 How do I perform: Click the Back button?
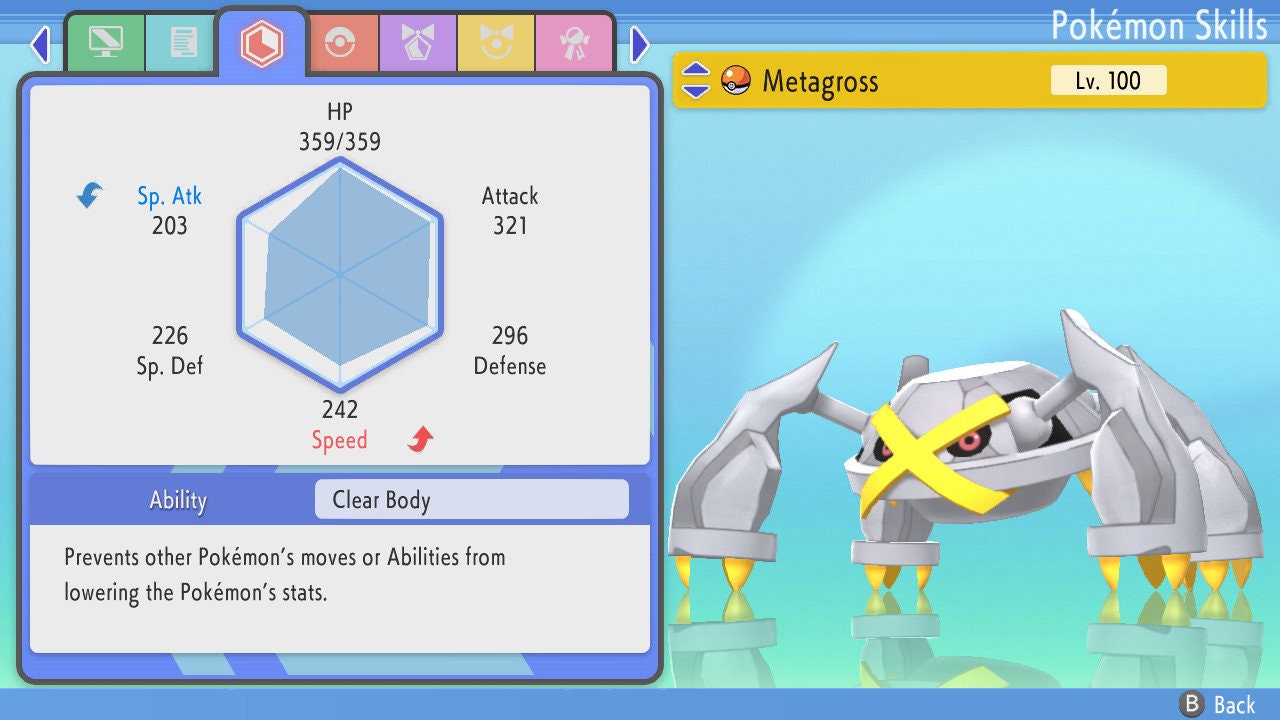coord(1218,704)
